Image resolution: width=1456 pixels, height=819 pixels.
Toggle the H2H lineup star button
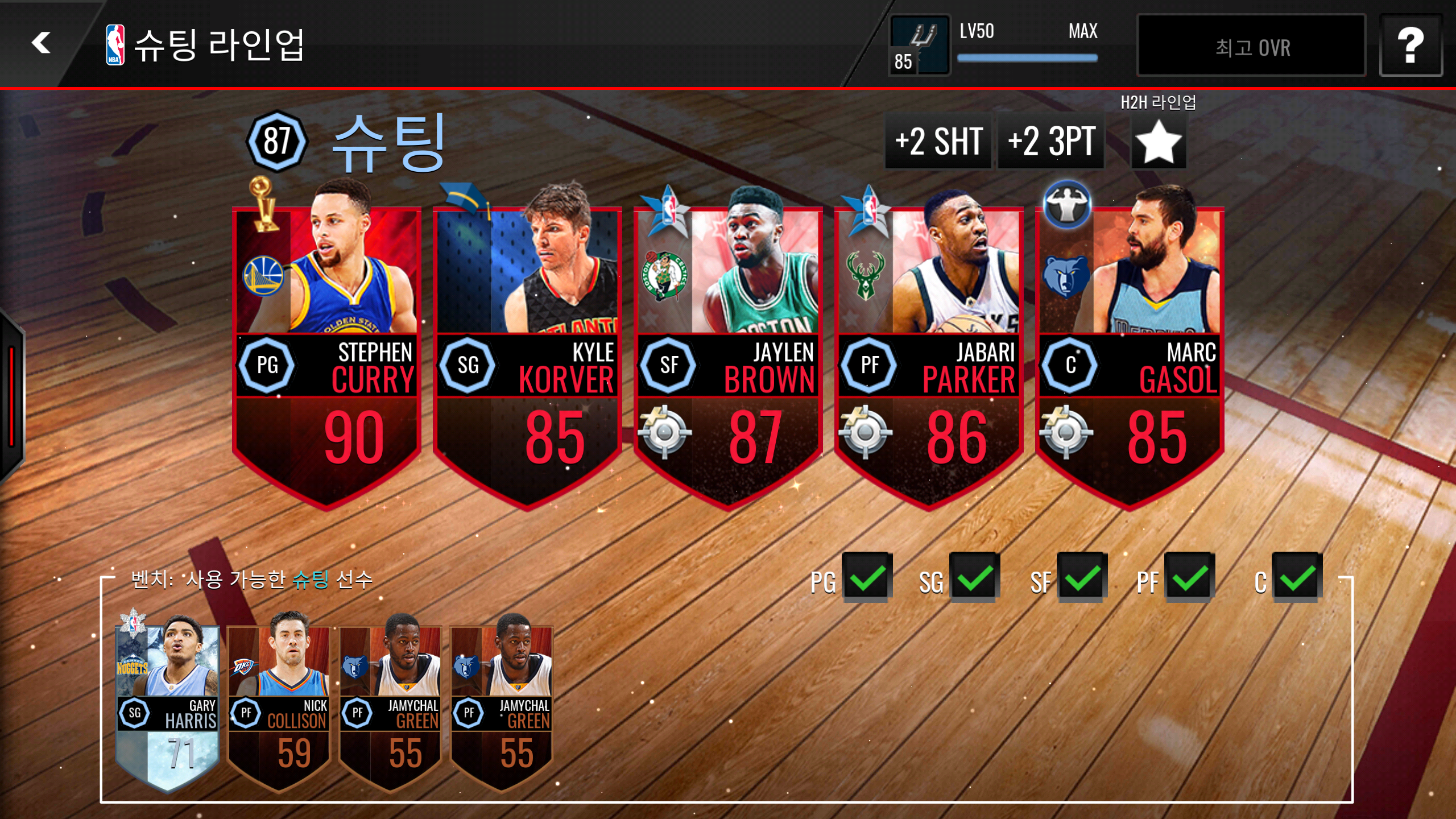1158,142
